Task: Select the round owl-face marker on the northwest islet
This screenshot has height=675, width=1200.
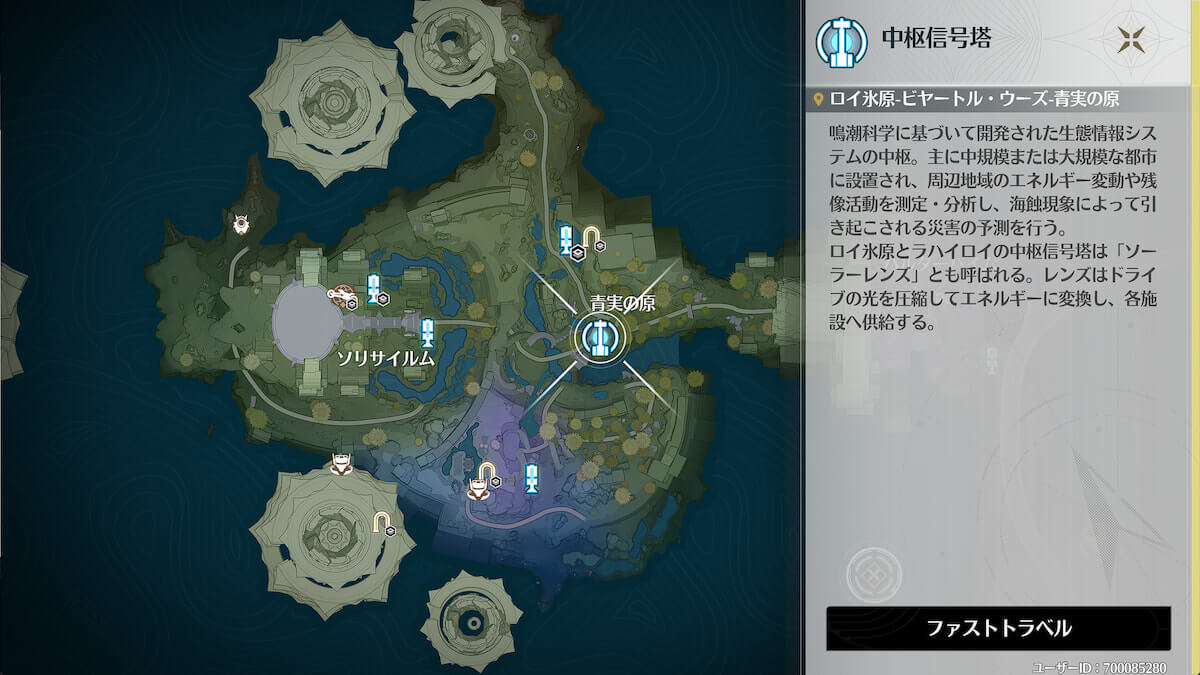Action: click(x=241, y=224)
